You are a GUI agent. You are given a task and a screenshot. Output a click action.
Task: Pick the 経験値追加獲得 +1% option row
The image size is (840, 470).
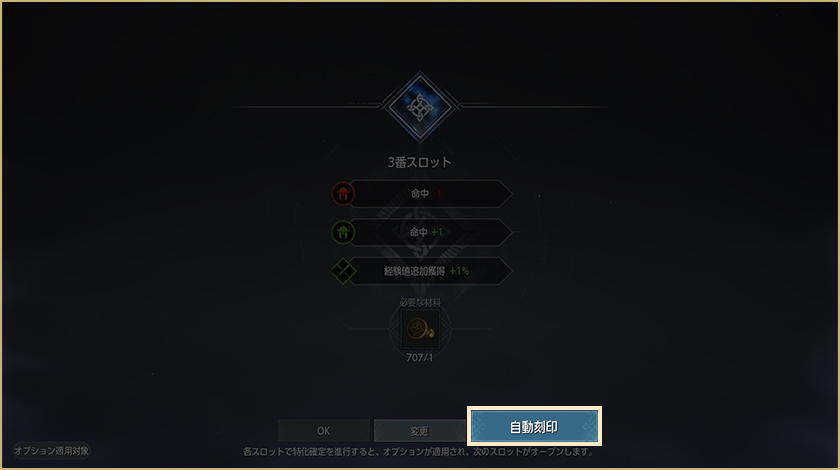422,271
